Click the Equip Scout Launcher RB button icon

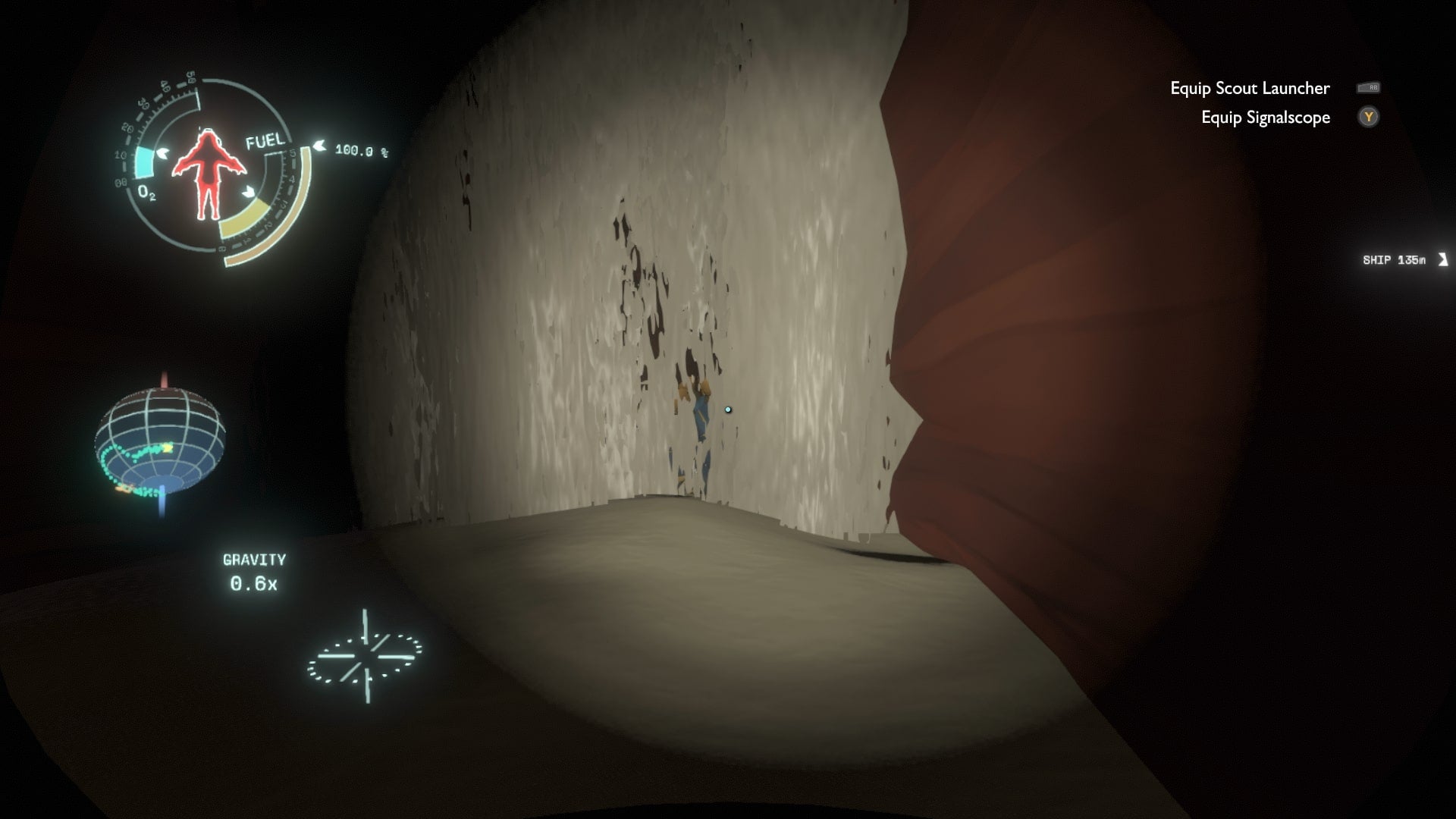point(1370,88)
